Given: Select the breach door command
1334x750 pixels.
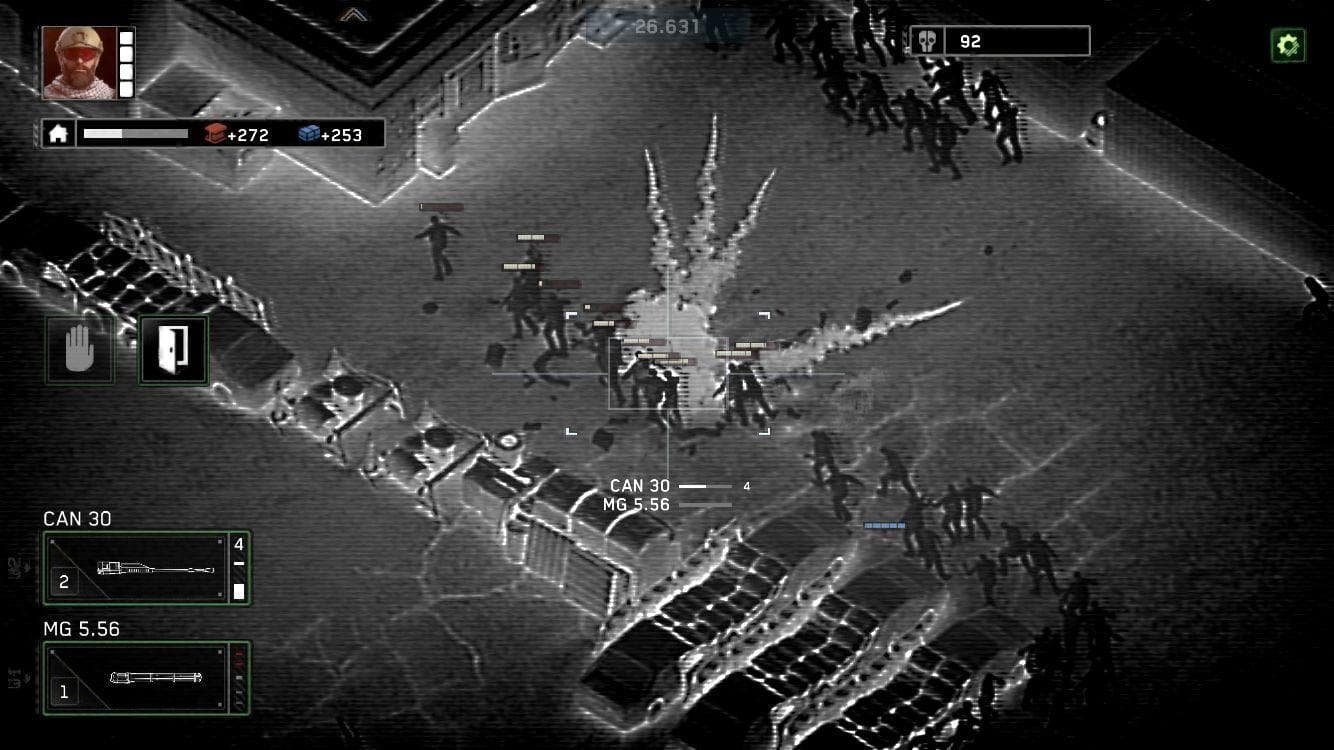Looking at the screenshot, I should [x=172, y=348].
